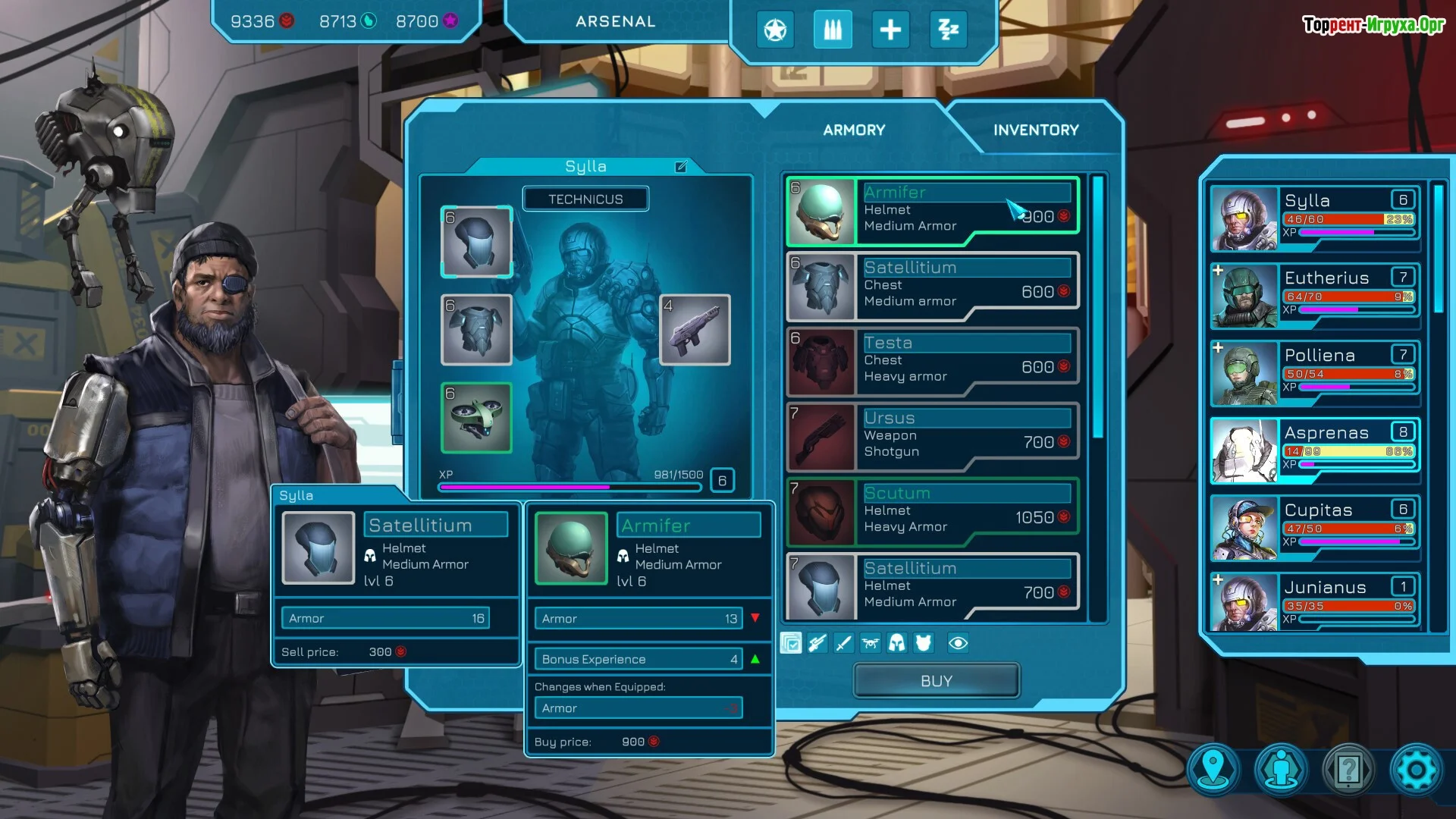The width and height of the screenshot is (1456, 819).
Task: Select Sylla's equipped rifle weapon slot
Action: tap(695, 330)
